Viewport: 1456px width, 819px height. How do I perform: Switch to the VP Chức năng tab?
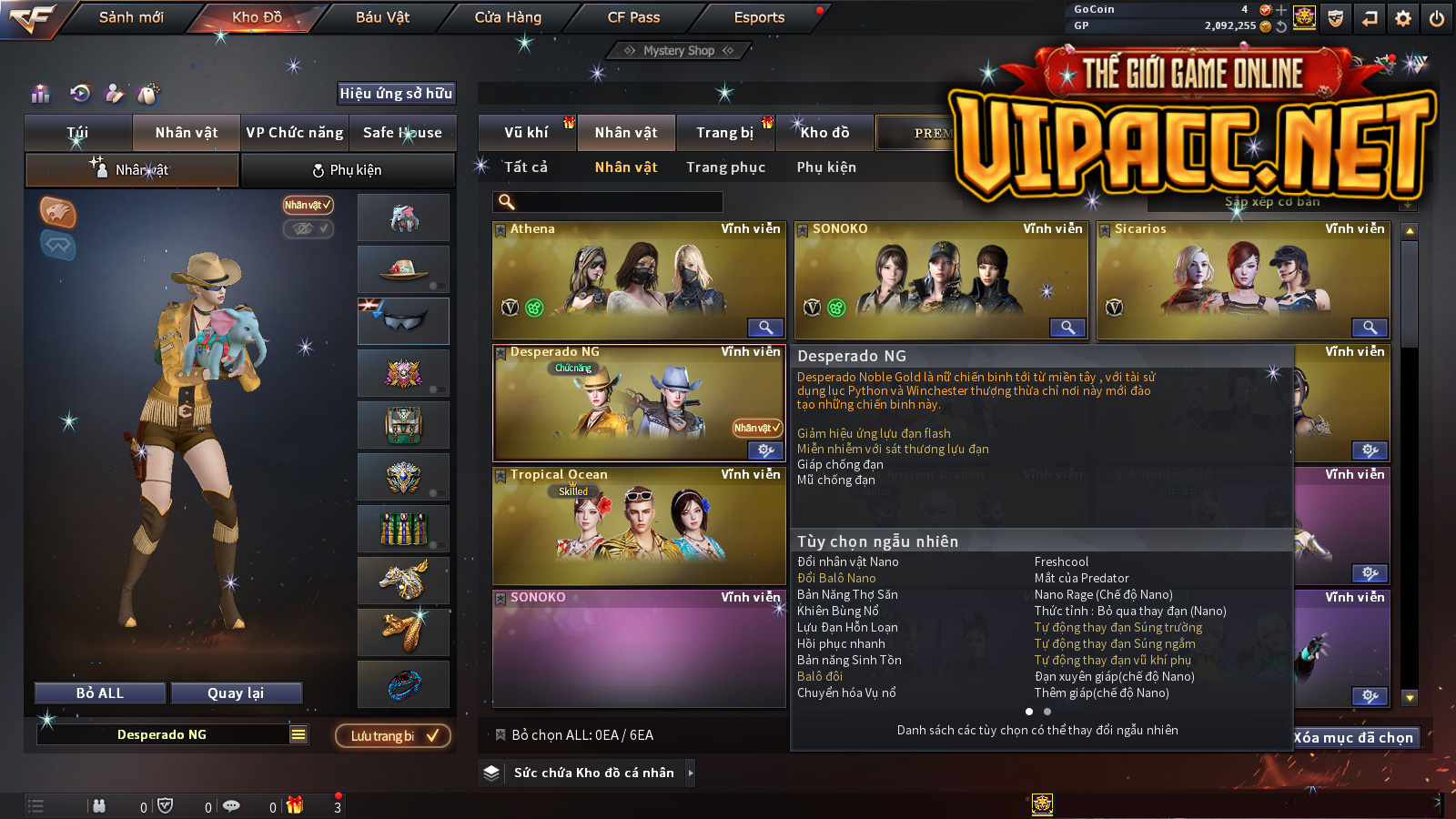(295, 133)
